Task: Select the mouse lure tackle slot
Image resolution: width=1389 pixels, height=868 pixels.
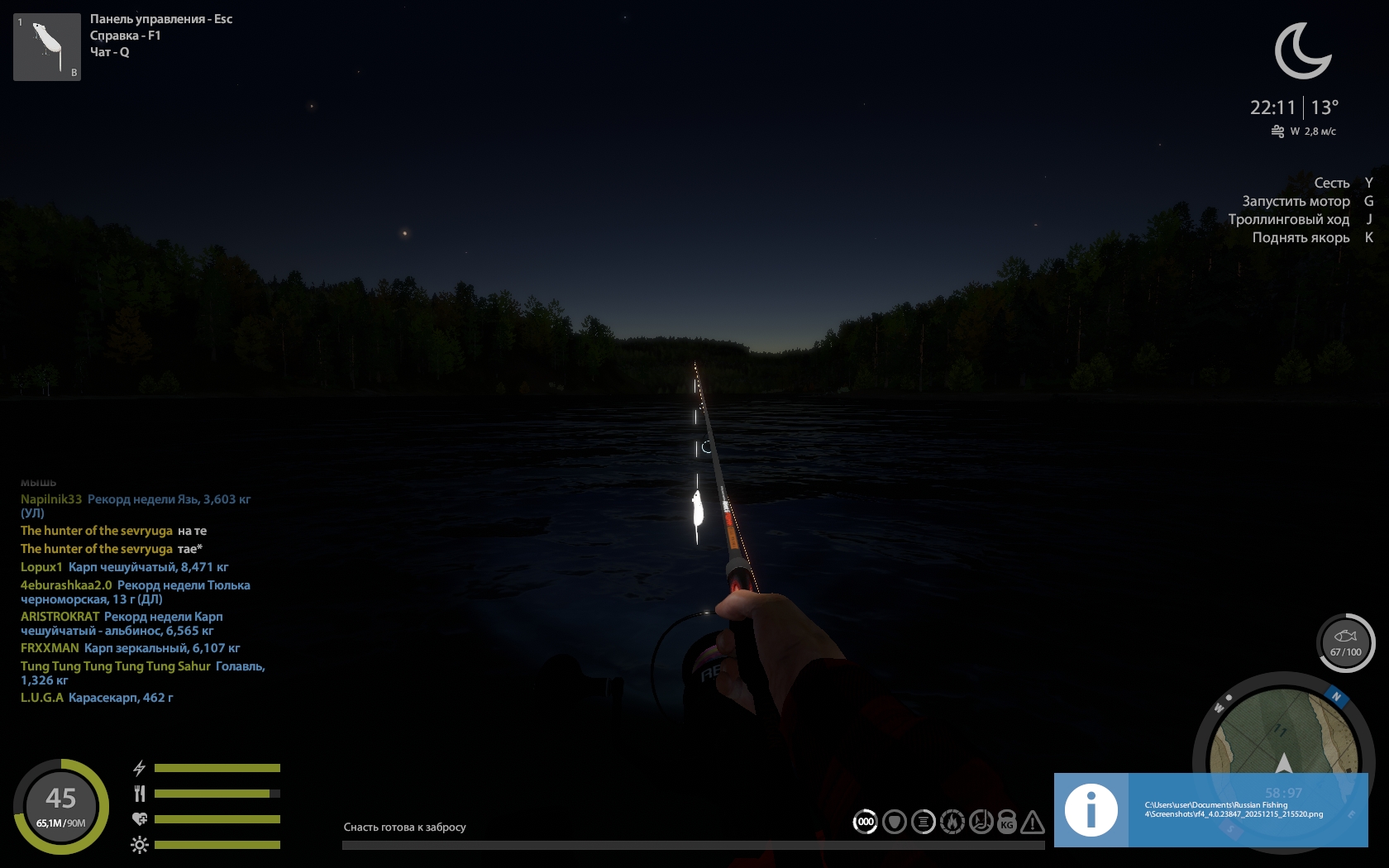Action: click(x=47, y=46)
